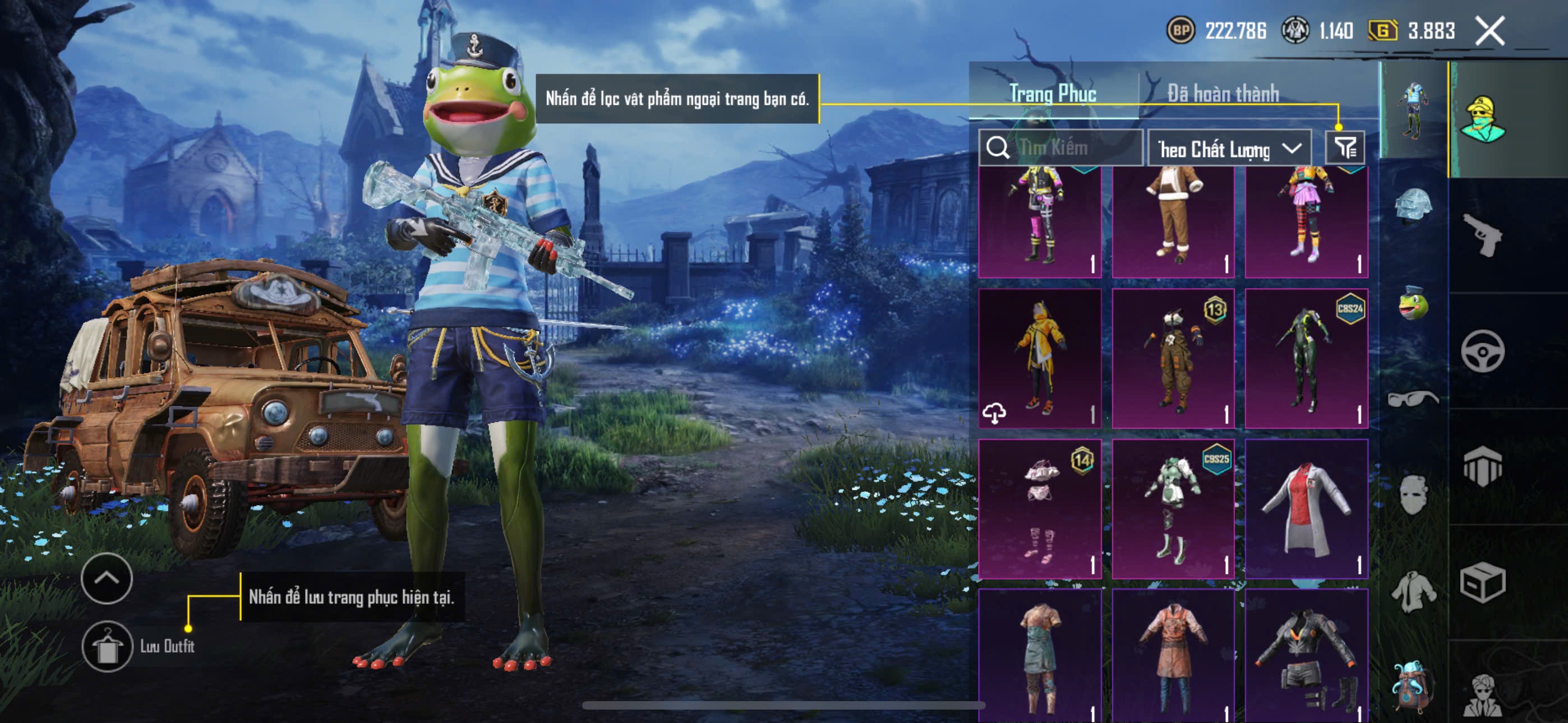
Task: Open the helmet category
Action: pyautogui.click(x=1413, y=207)
